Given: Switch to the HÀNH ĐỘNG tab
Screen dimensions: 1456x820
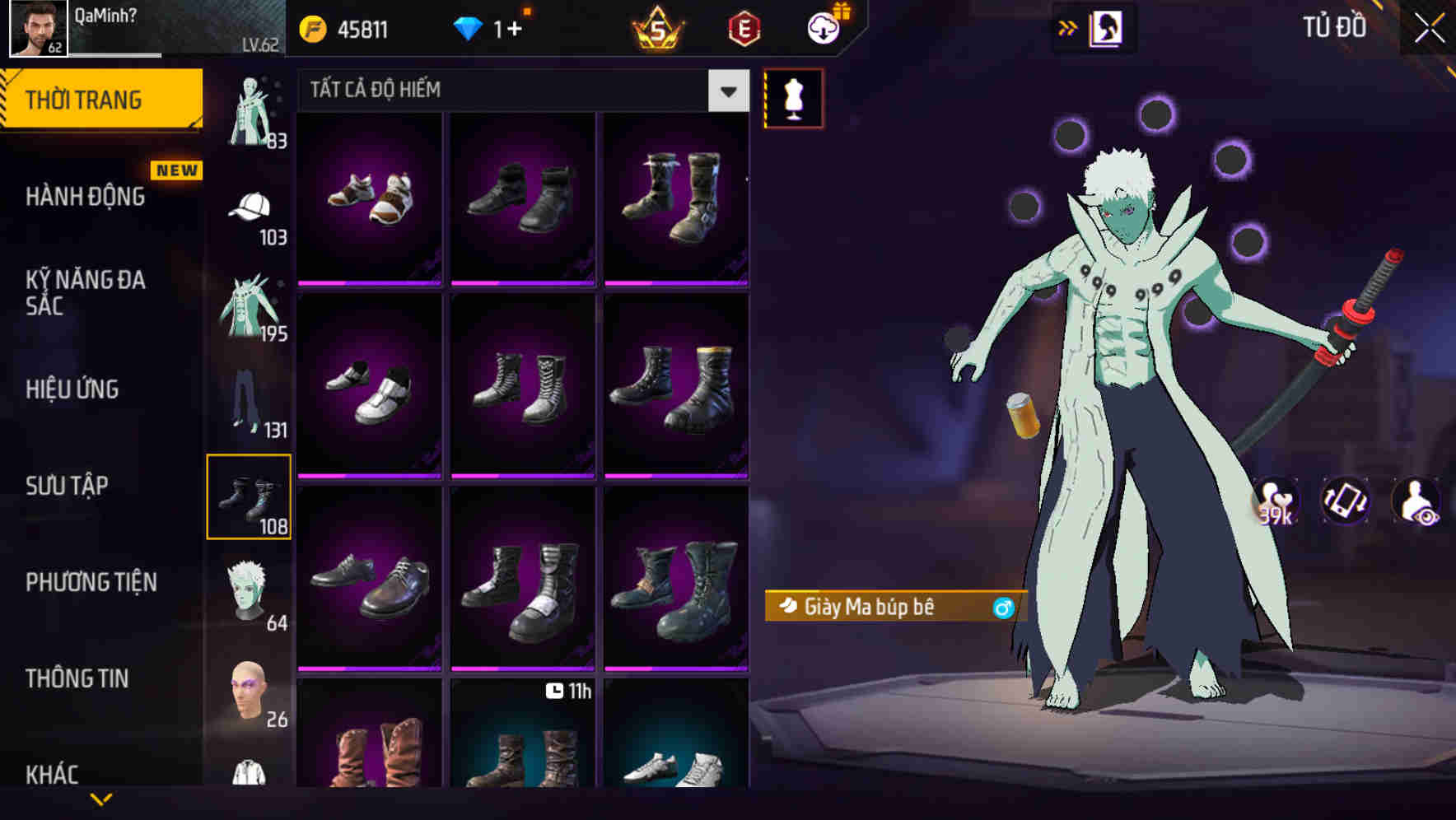Looking at the screenshot, I should tap(86, 197).
